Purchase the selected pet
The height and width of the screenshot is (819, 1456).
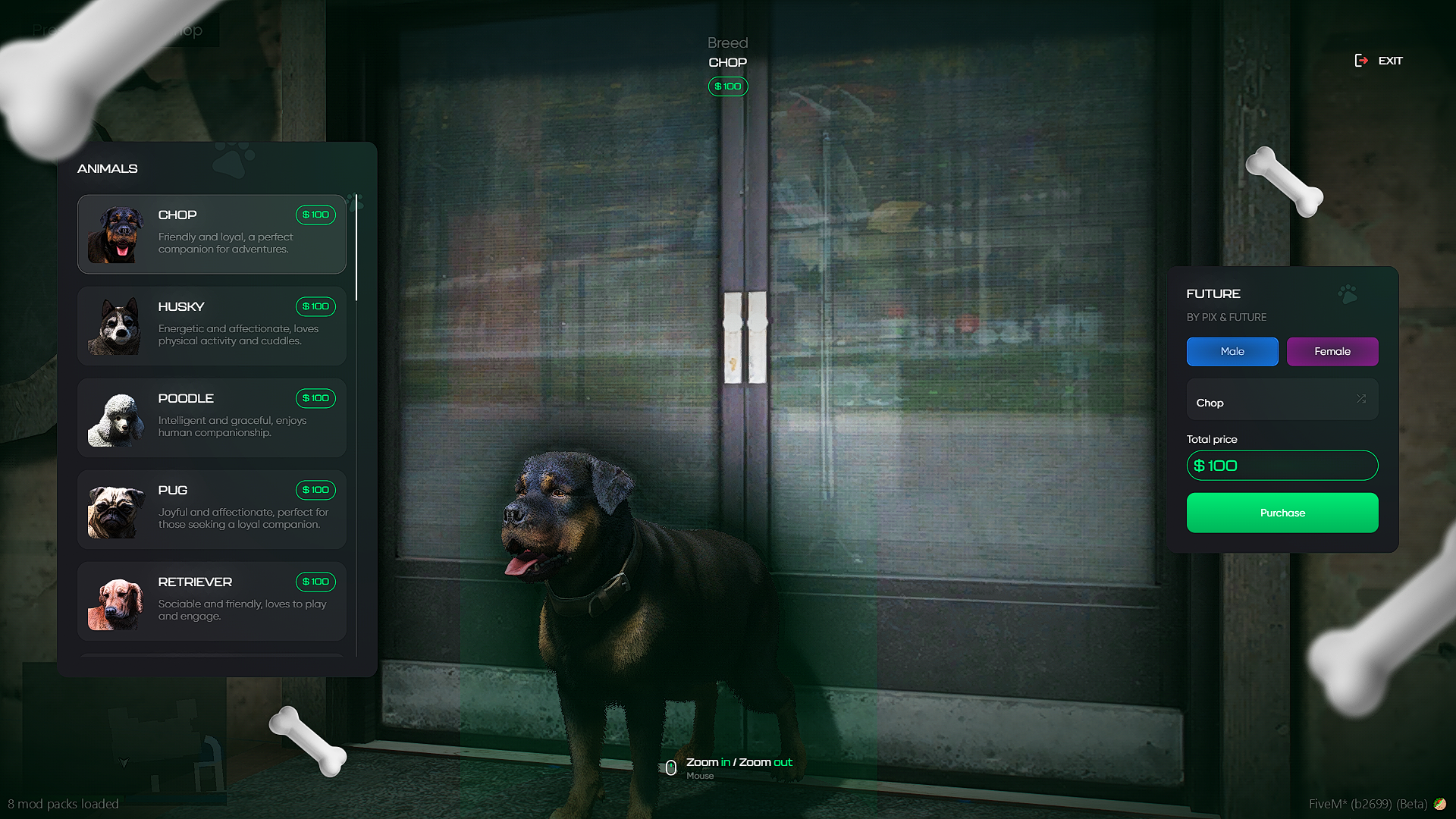[1282, 513]
